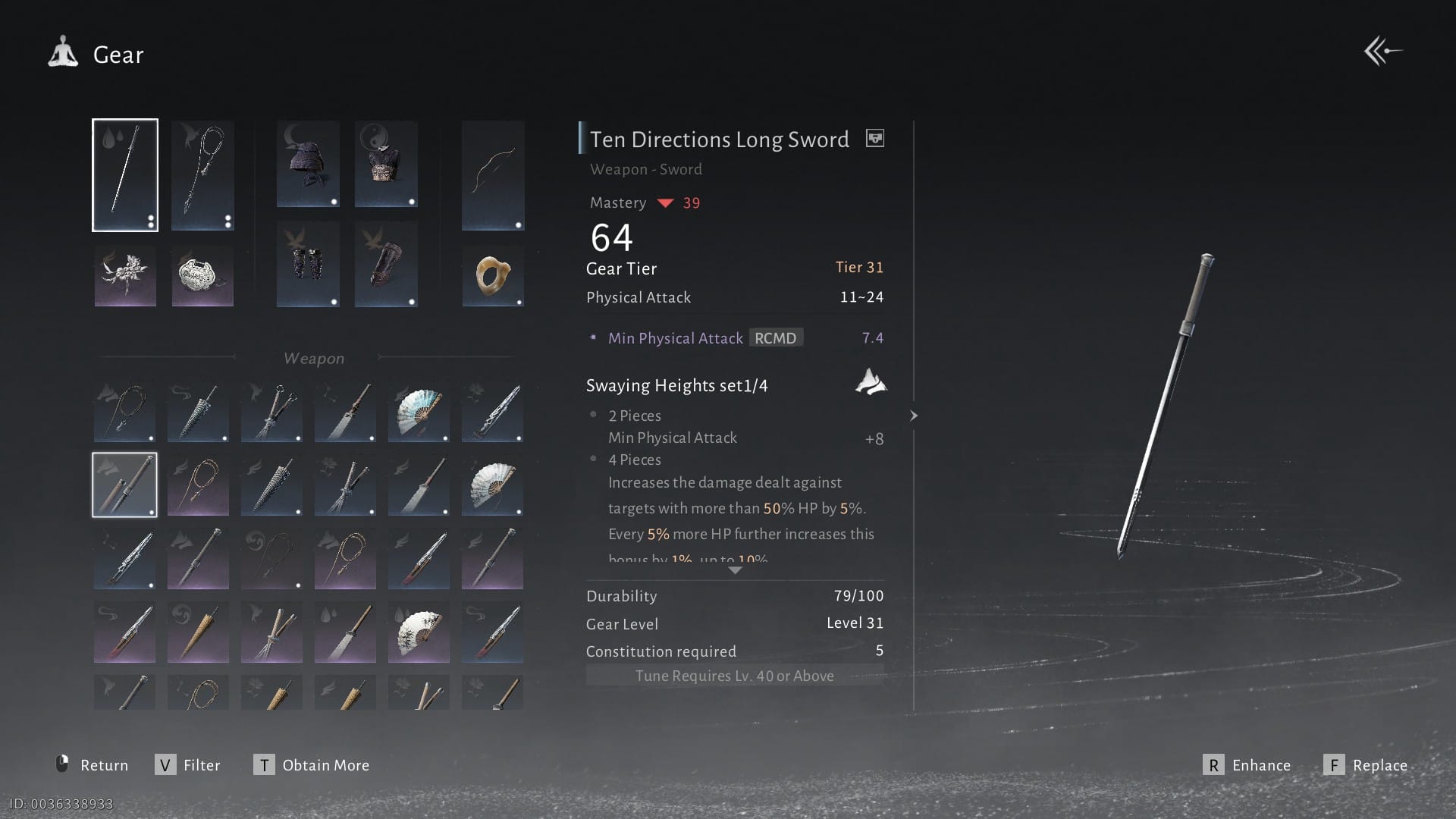Go back using the top-right arrow
The image size is (1456, 819).
[1382, 52]
